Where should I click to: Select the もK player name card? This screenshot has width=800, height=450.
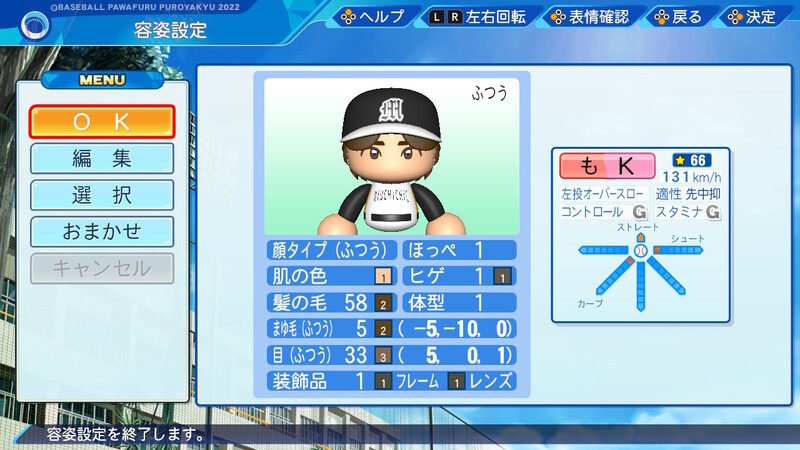pyautogui.click(x=607, y=166)
